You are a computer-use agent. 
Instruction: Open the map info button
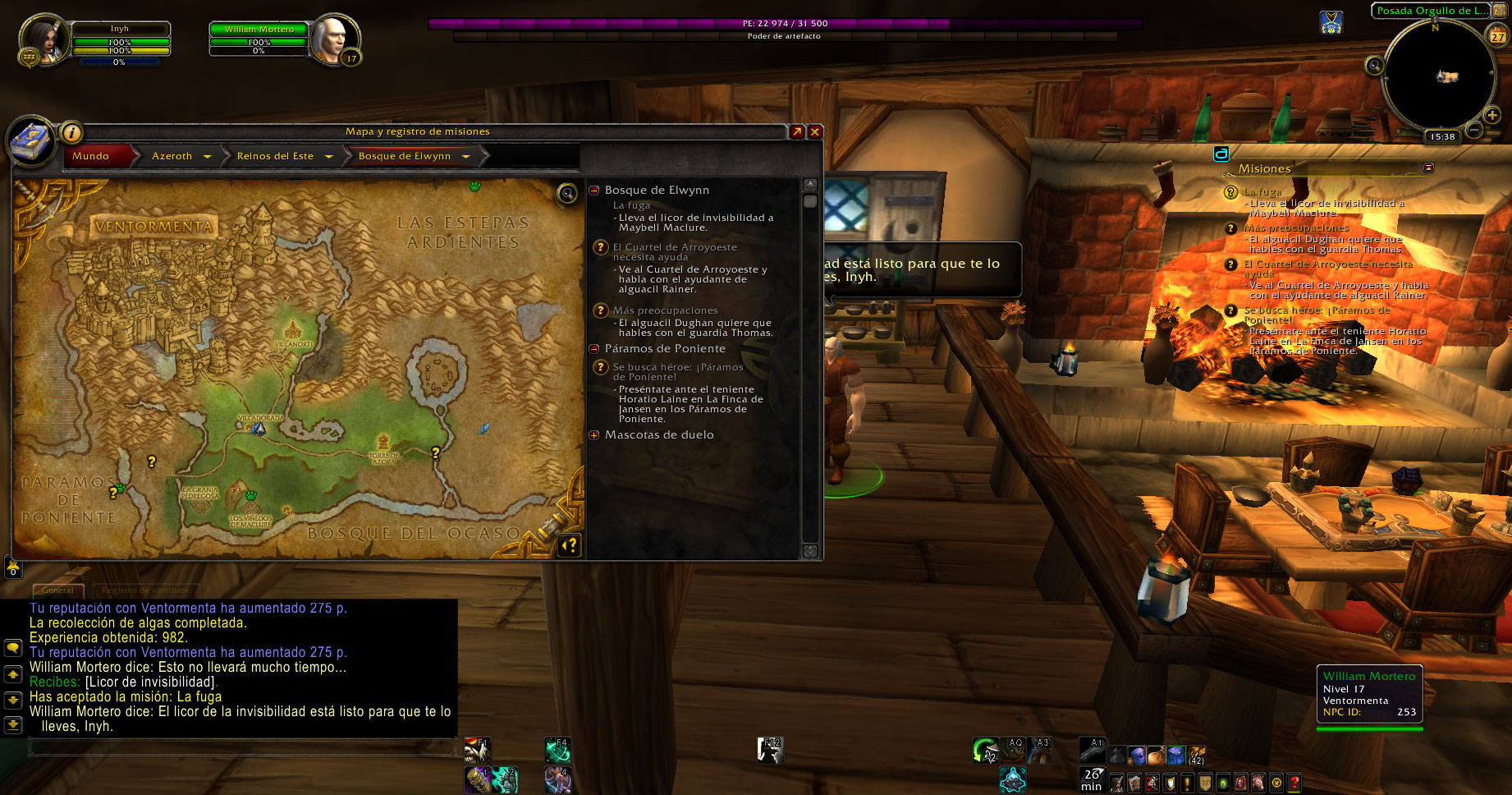coord(71,131)
